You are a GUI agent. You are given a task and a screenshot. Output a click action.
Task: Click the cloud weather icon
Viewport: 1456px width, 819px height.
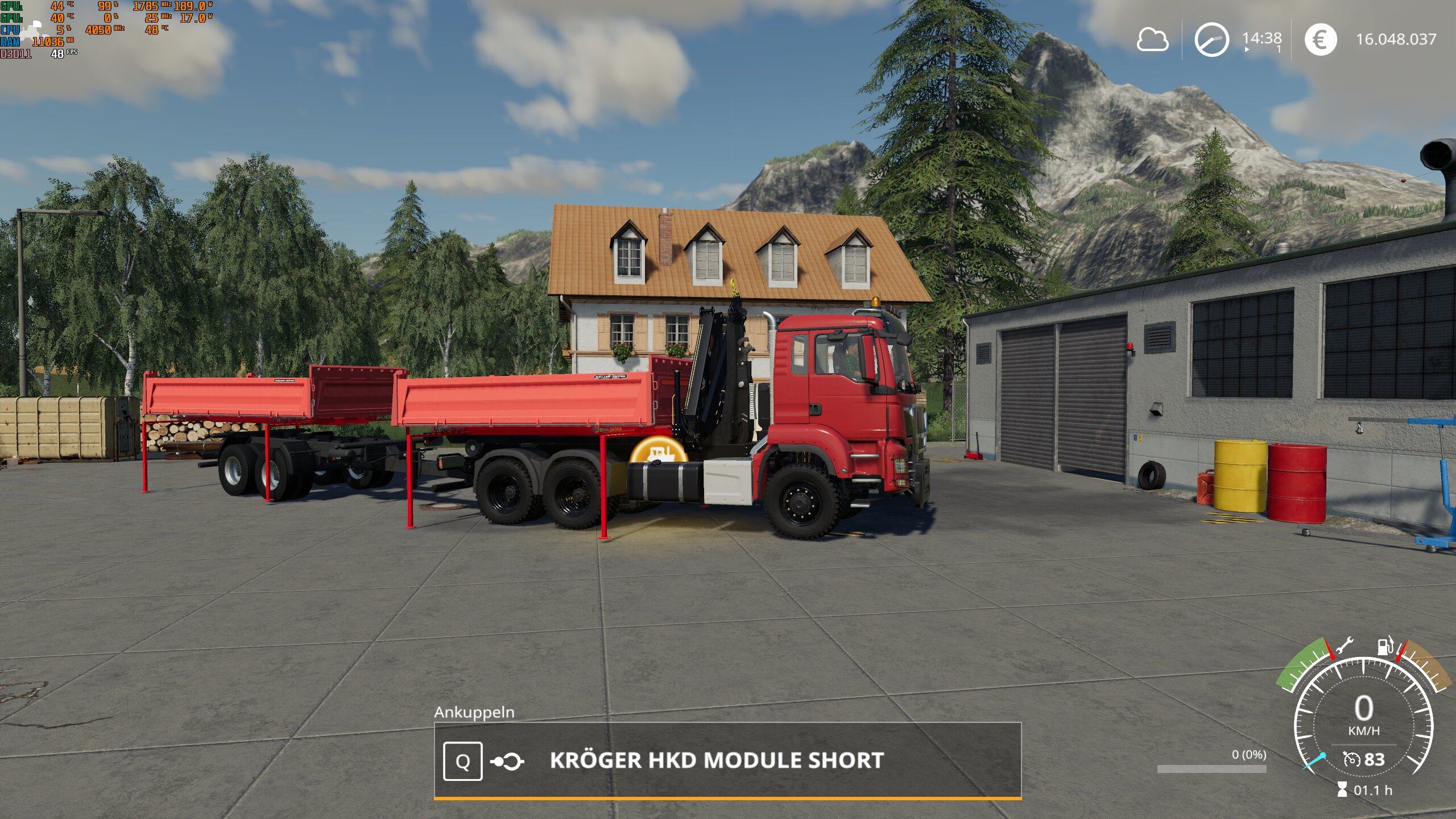(1152, 40)
